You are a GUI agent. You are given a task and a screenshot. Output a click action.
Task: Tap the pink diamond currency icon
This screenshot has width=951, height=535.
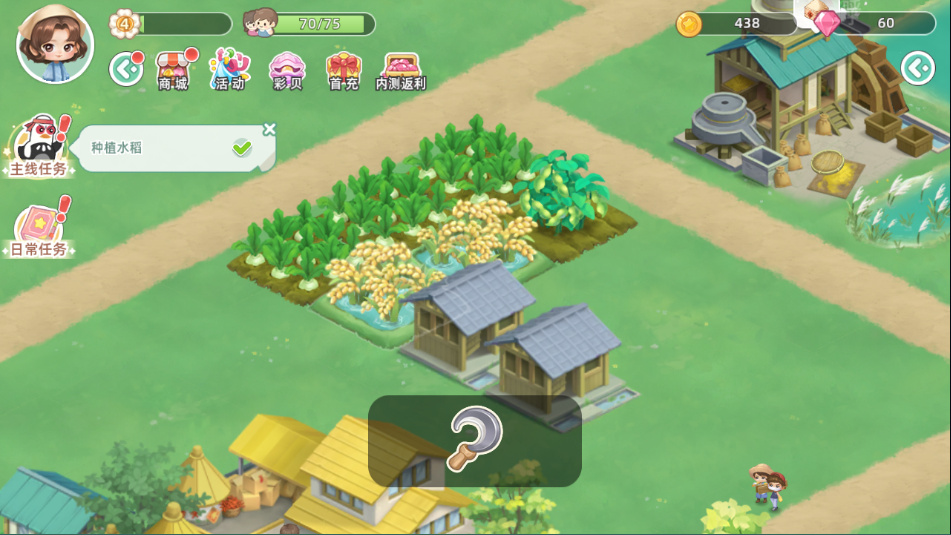click(827, 24)
